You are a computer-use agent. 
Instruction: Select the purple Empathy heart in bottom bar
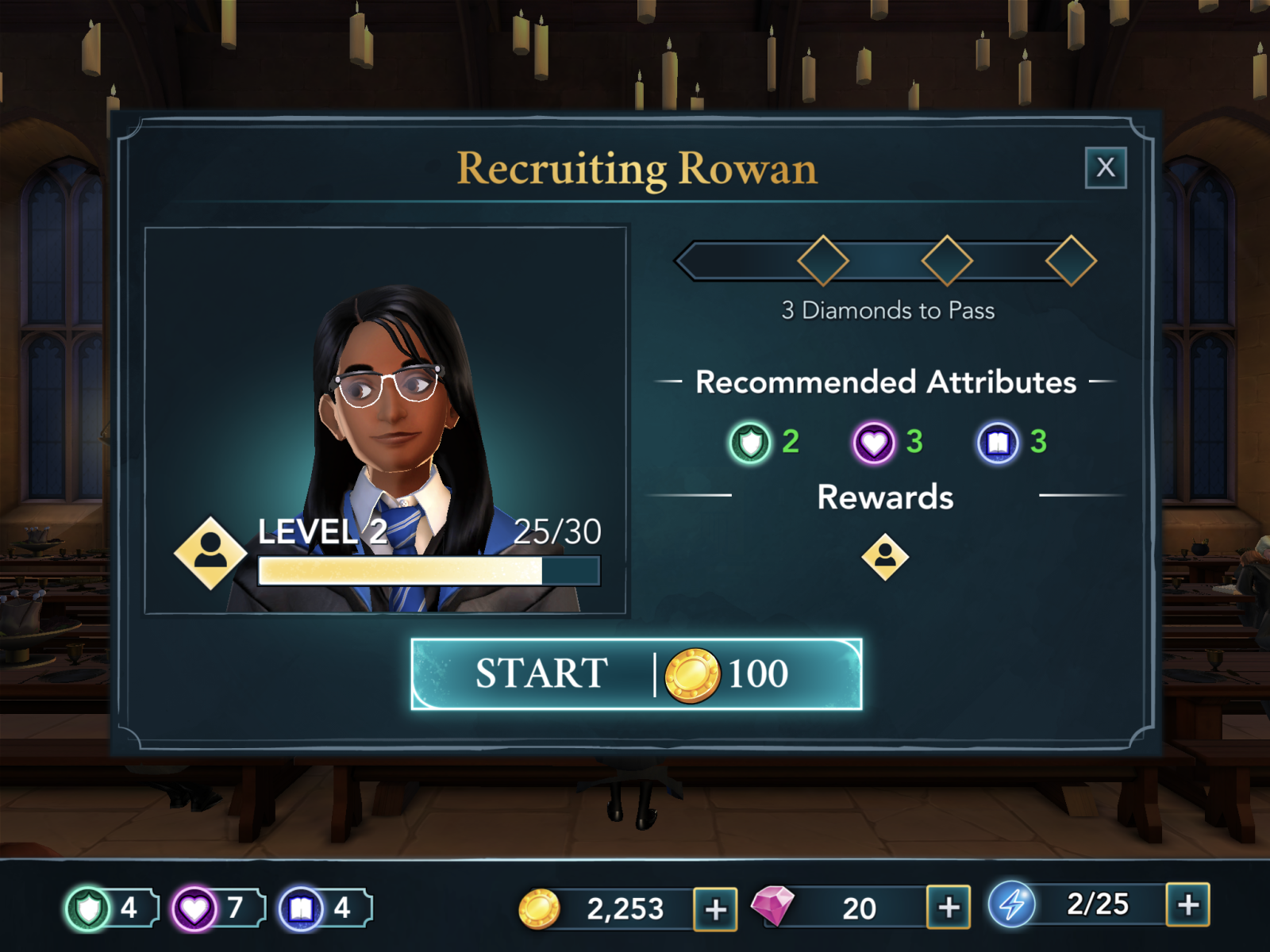pos(194,908)
